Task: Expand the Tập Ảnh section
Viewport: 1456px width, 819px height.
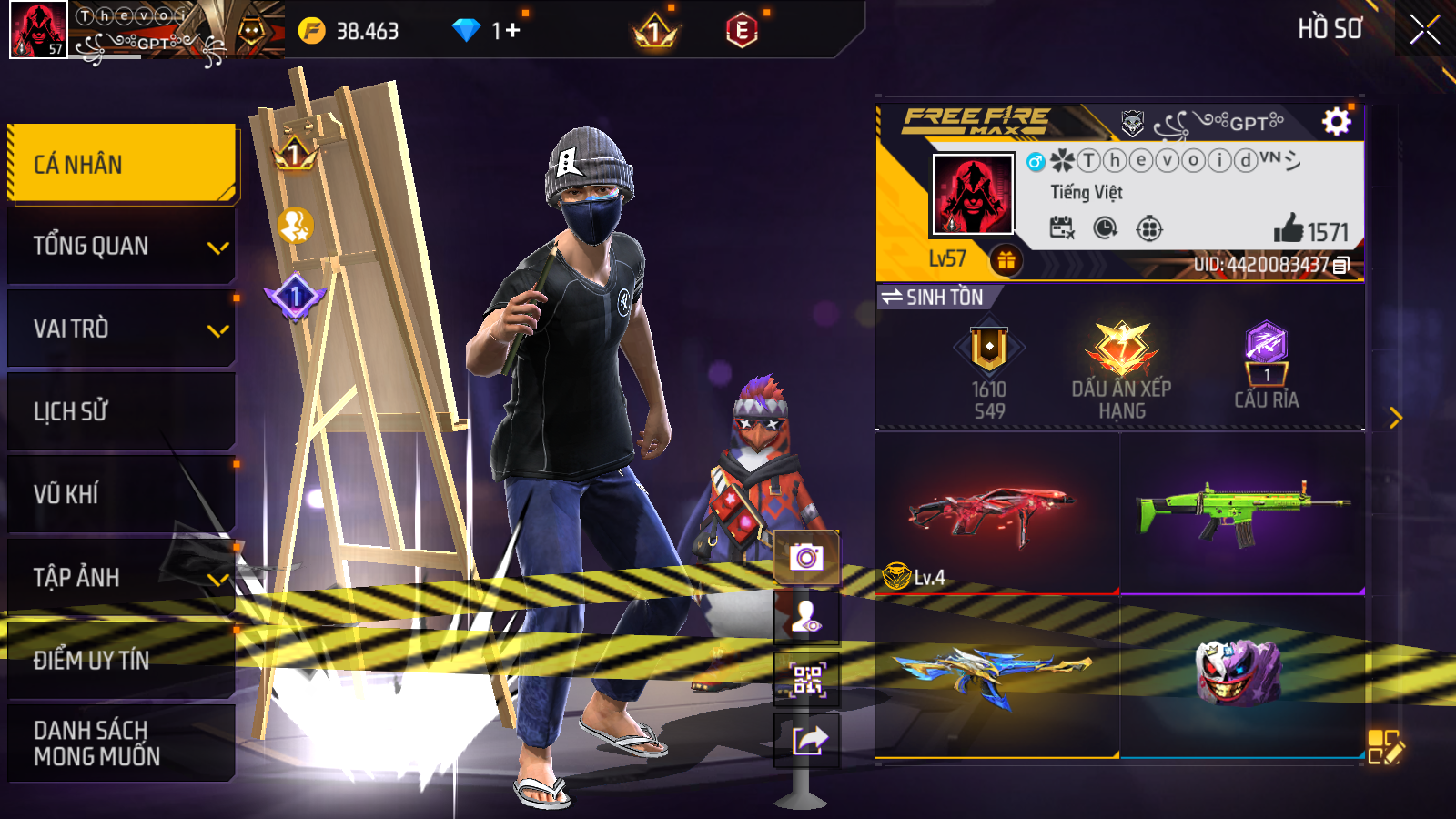Action: coord(122,577)
